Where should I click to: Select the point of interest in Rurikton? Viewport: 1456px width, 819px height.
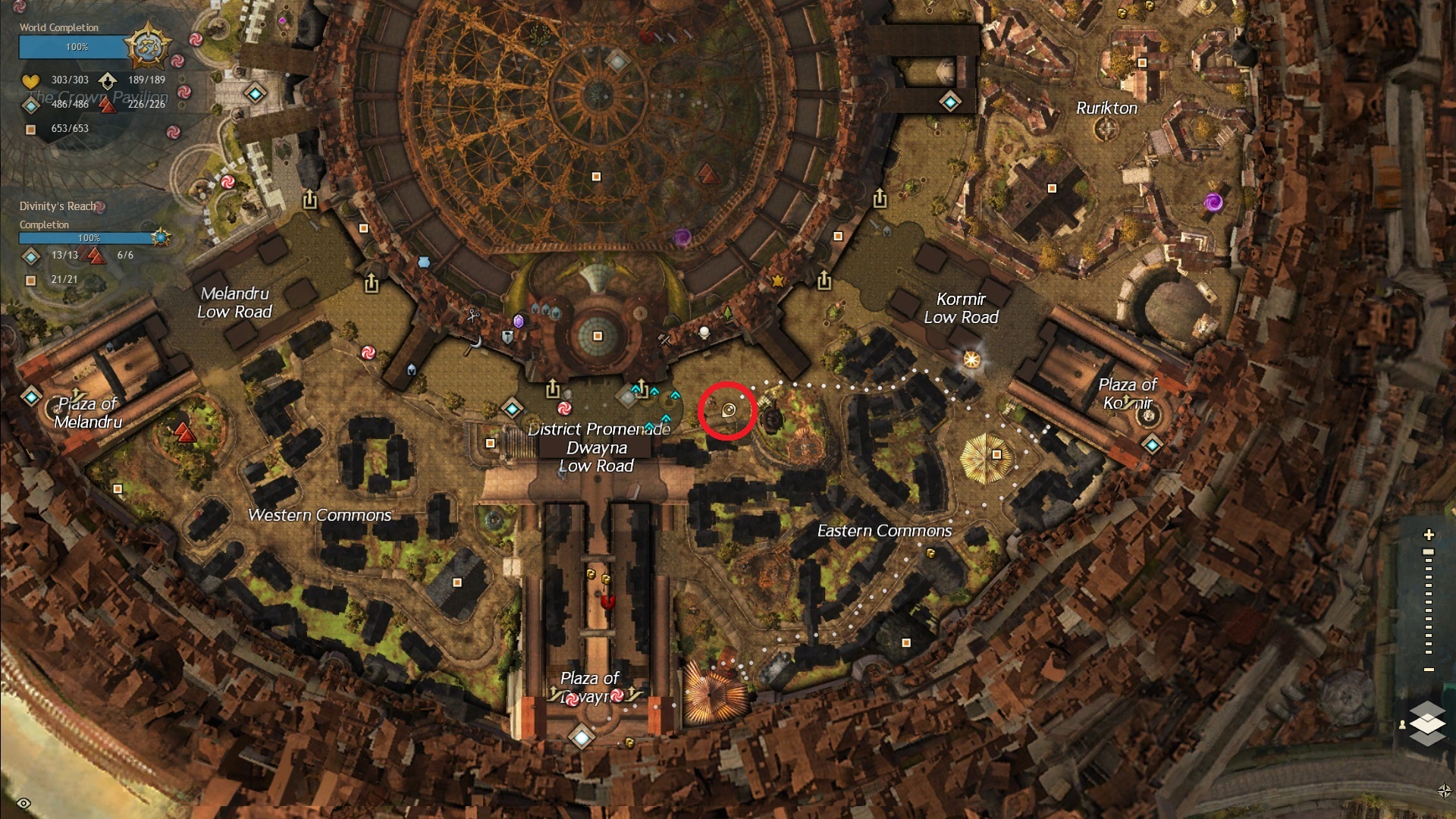tap(1052, 188)
